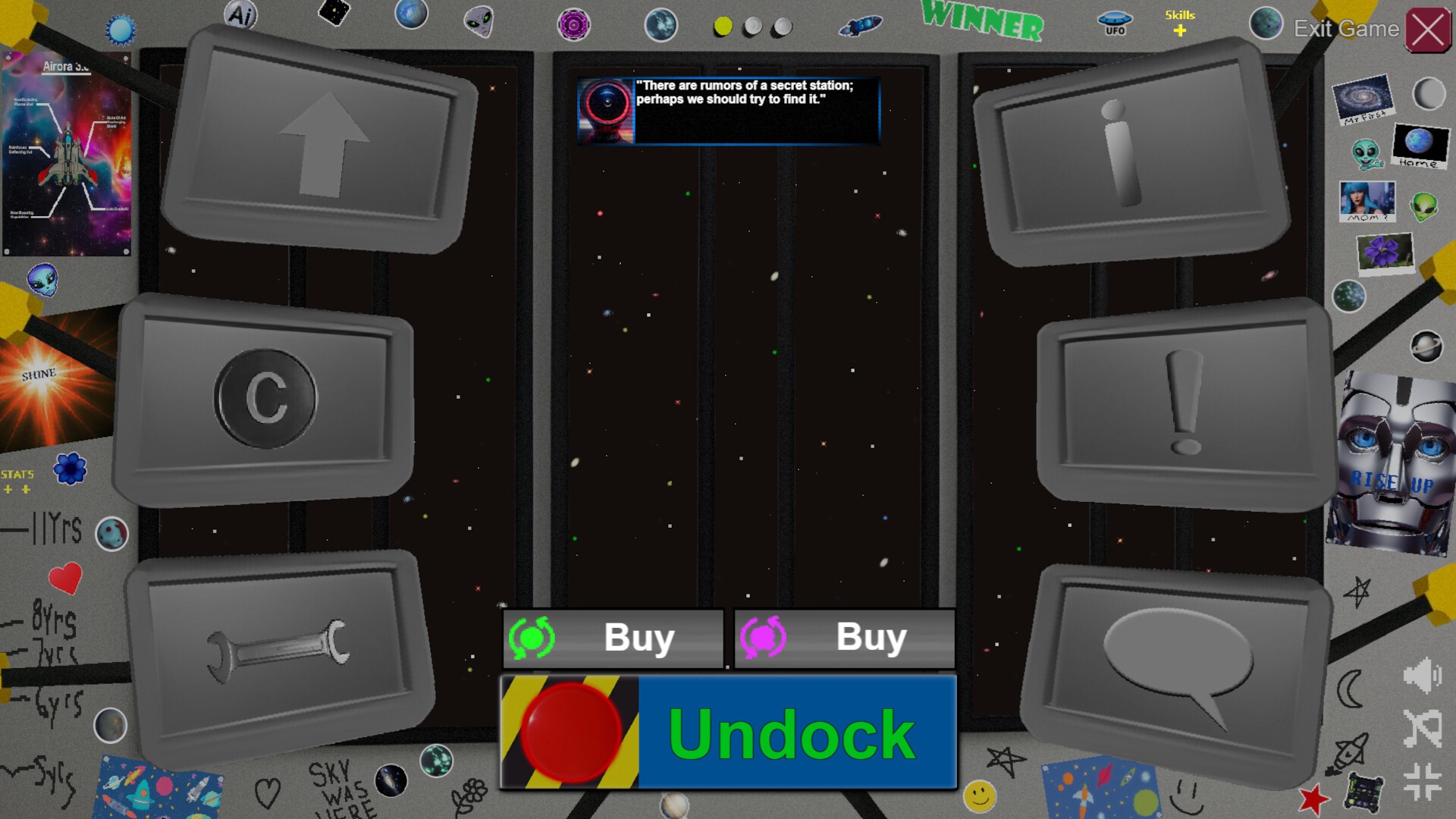The width and height of the screenshot is (1456, 819).
Task: Click the yellow indicator dot at top center
Action: pos(723,27)
